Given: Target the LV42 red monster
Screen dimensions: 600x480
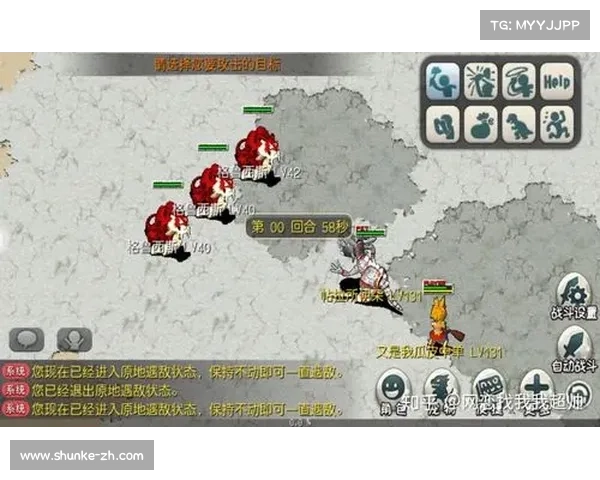Looking at the screenshot, I should [x=258, y=149].
